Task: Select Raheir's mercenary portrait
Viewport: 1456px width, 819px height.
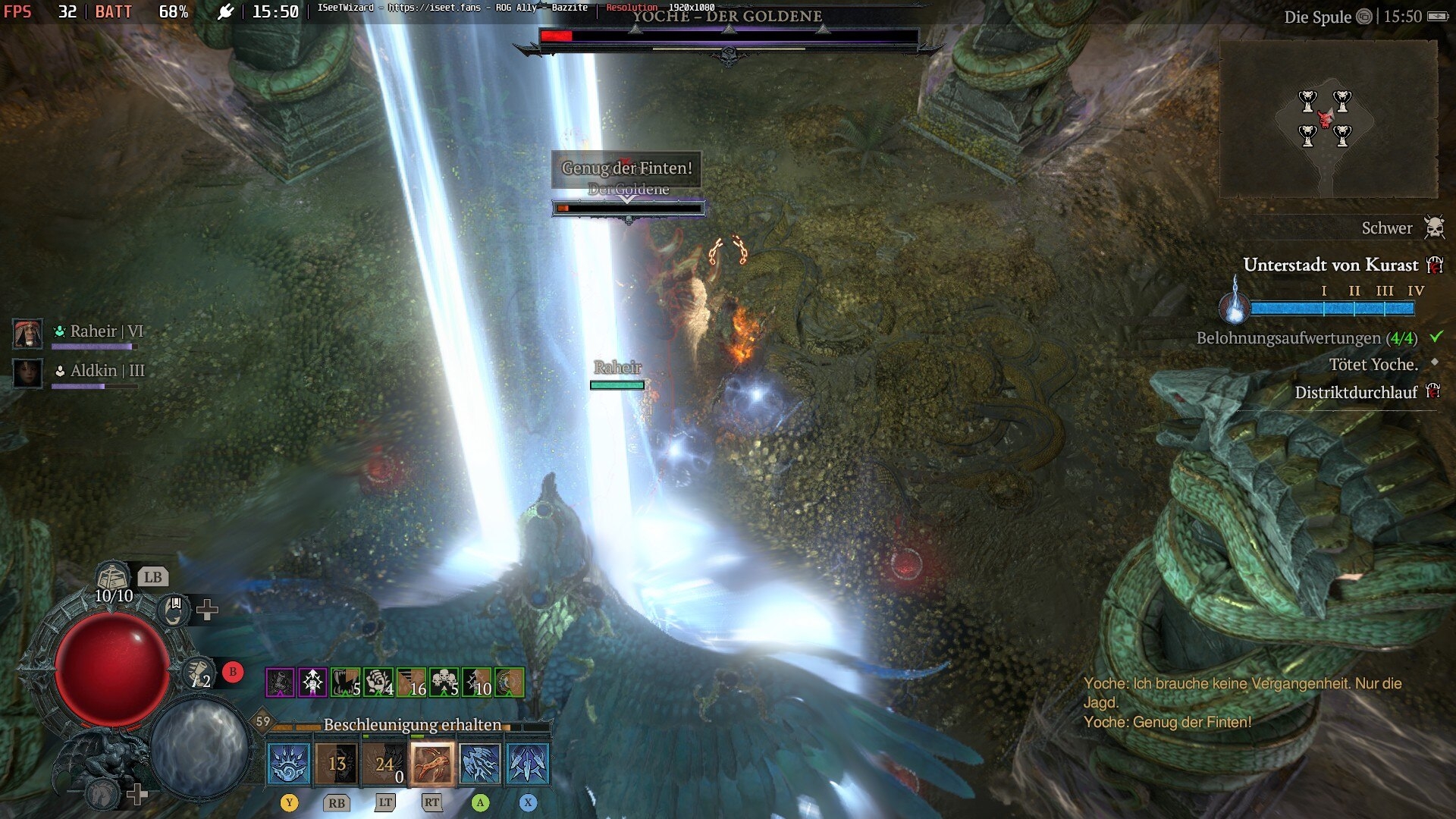Action: tap(28, 333)
